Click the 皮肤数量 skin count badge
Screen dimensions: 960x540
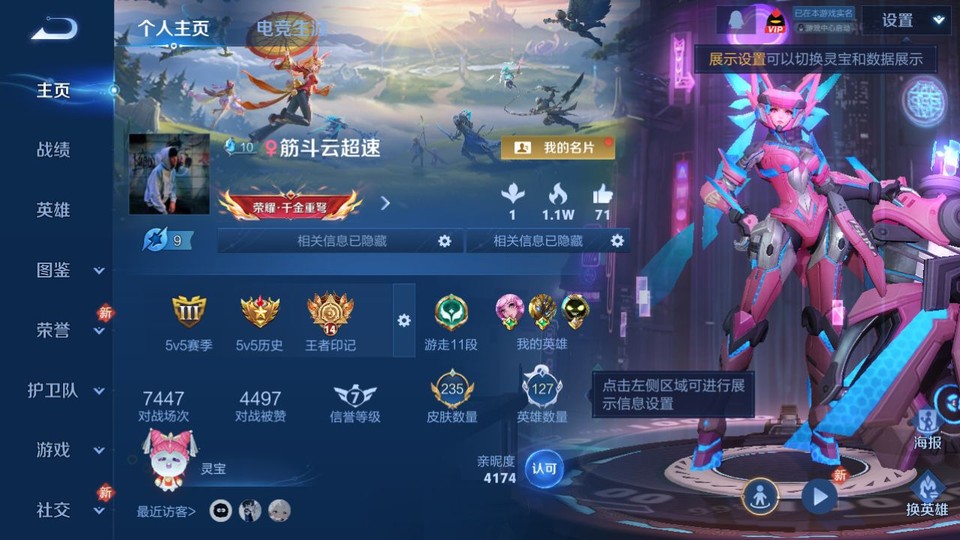click(x=452, y=397)
